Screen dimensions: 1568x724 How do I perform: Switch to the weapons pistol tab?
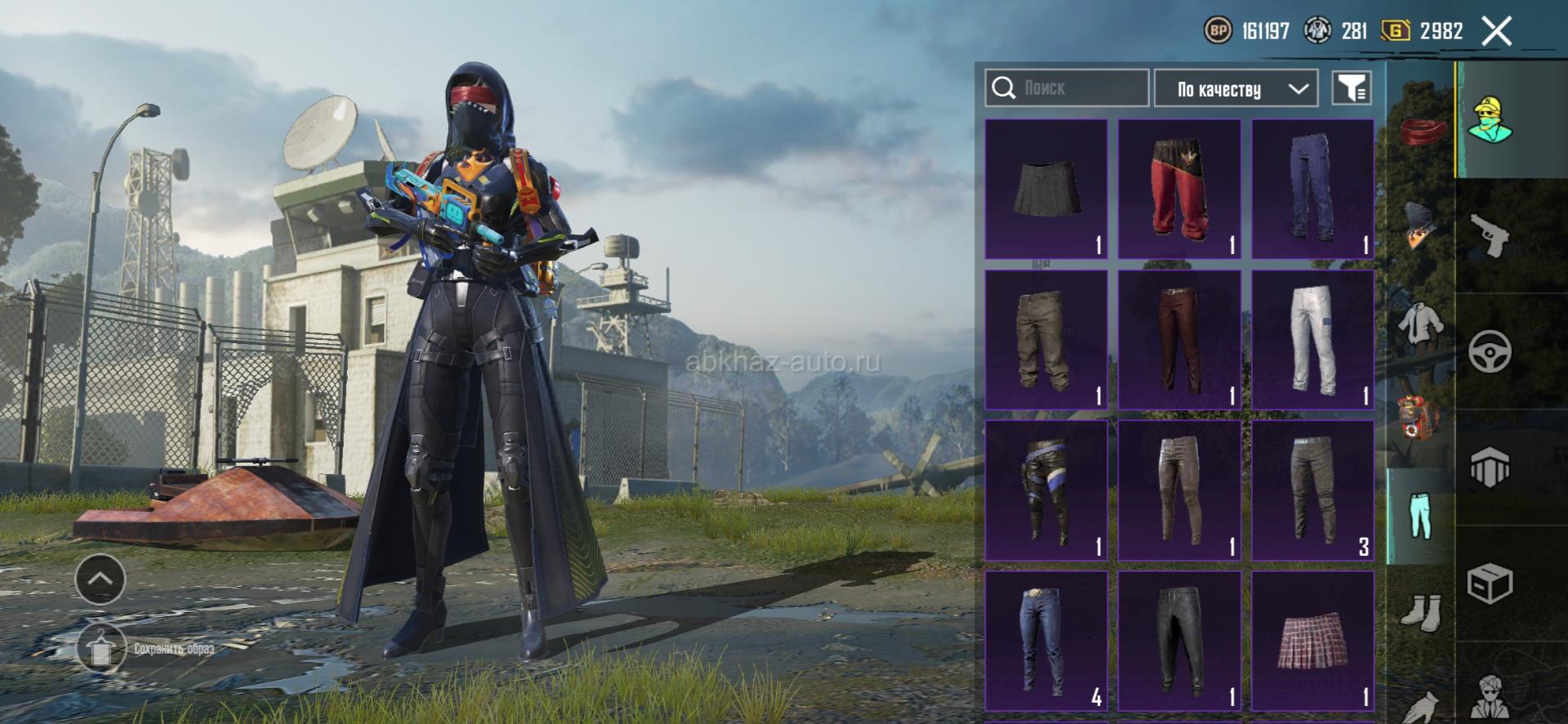(x=1490, y=235)
